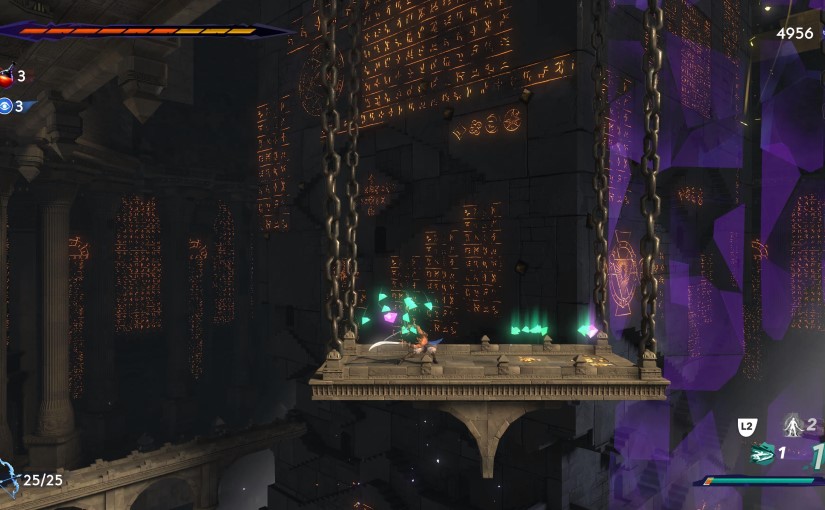Activate the teal dash-strike surge icon
825x510 pixels.
[761, 454]
